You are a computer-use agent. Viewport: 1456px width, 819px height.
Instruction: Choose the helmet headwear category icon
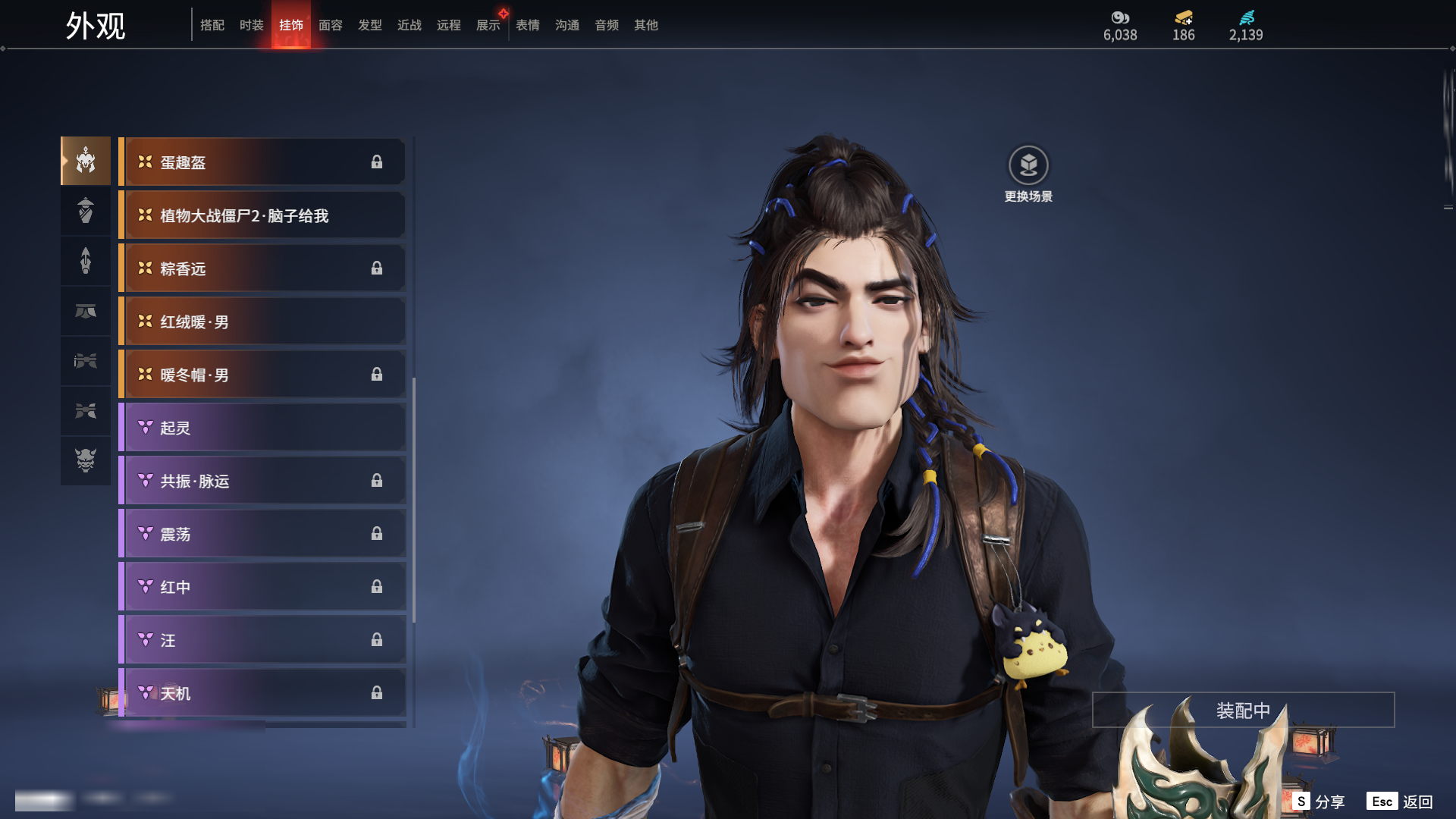[x=86, y=161]
